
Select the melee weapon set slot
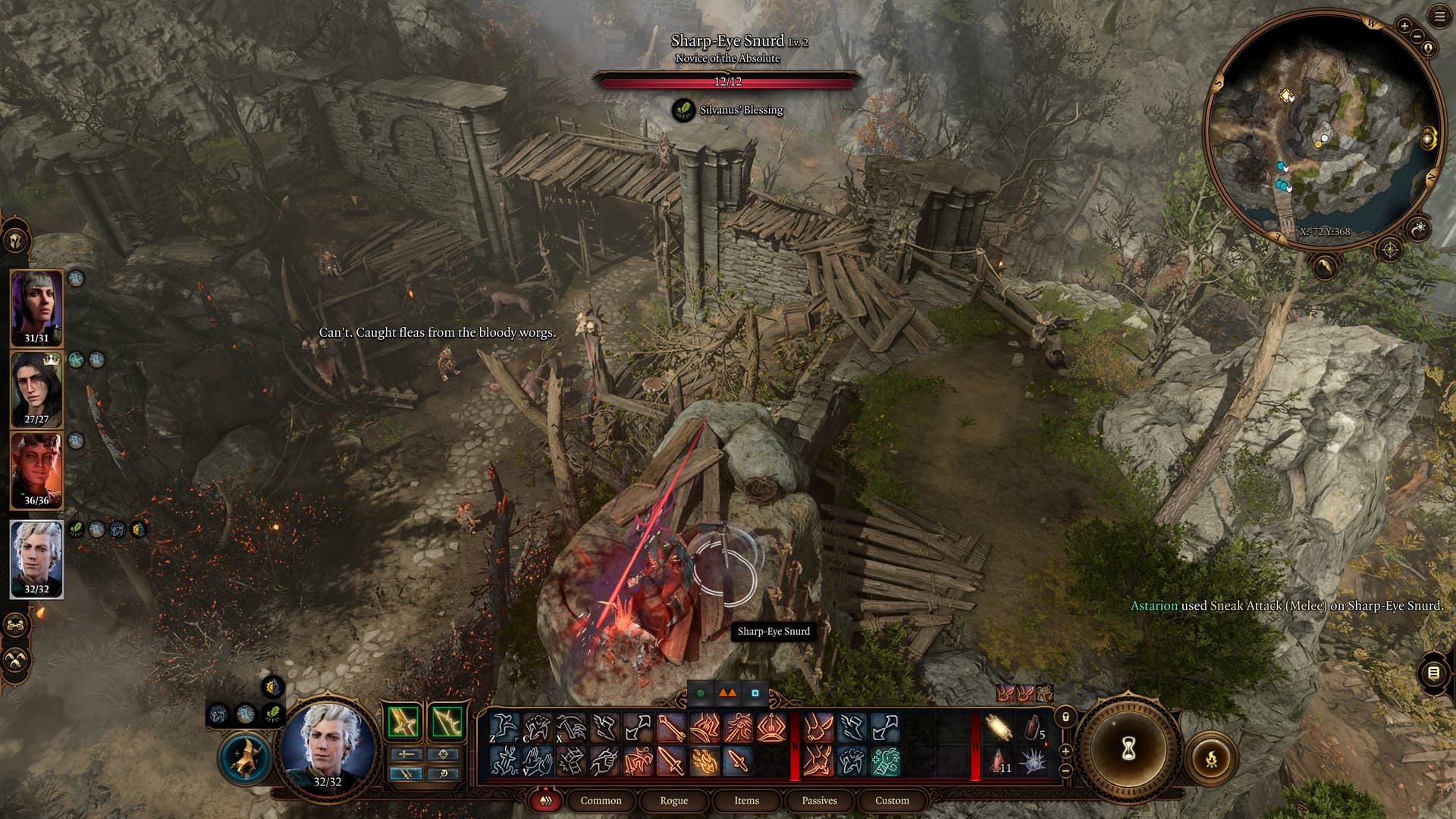pos(403,721)
